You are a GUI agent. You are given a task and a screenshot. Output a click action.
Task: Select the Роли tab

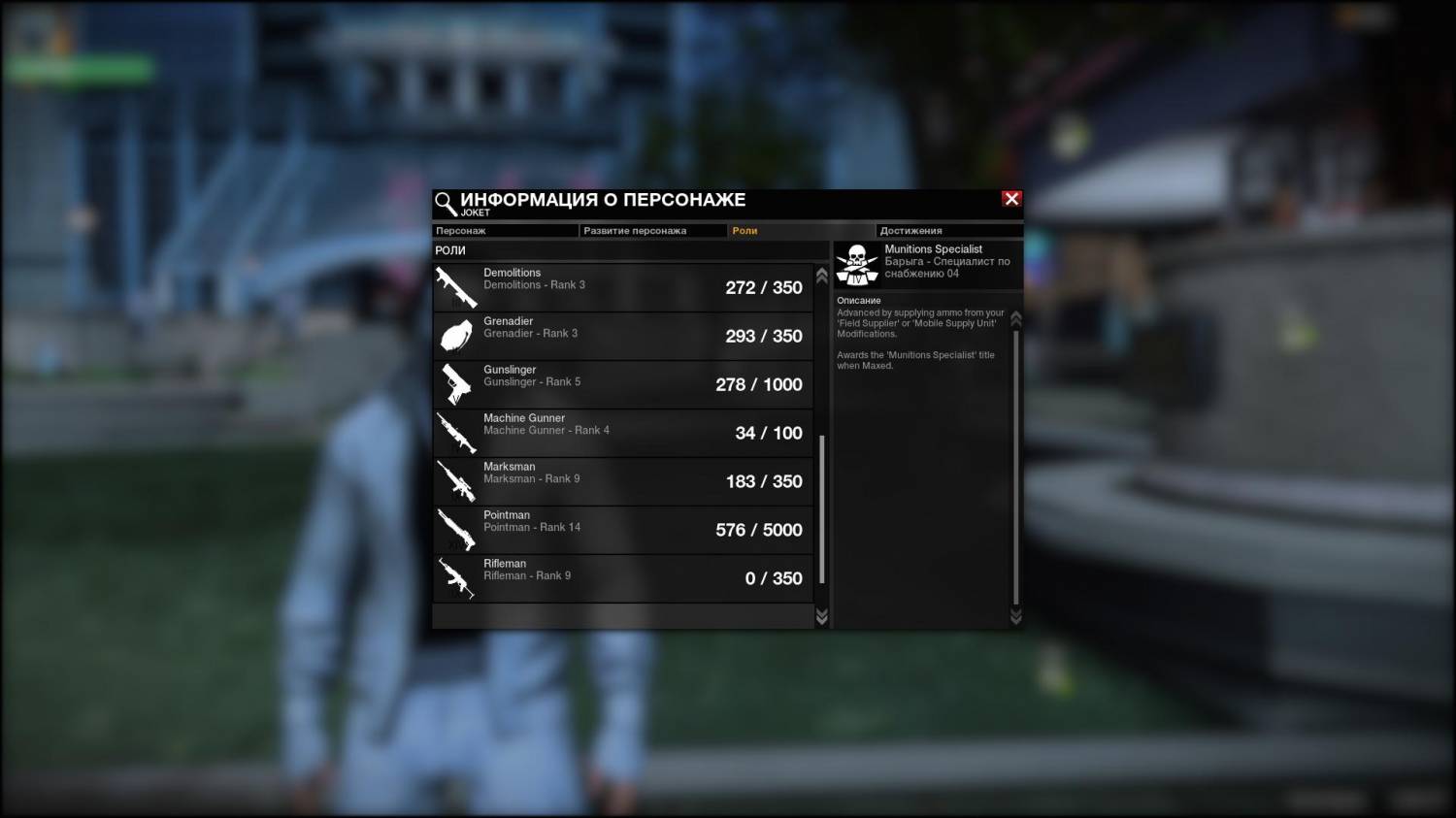801,231
